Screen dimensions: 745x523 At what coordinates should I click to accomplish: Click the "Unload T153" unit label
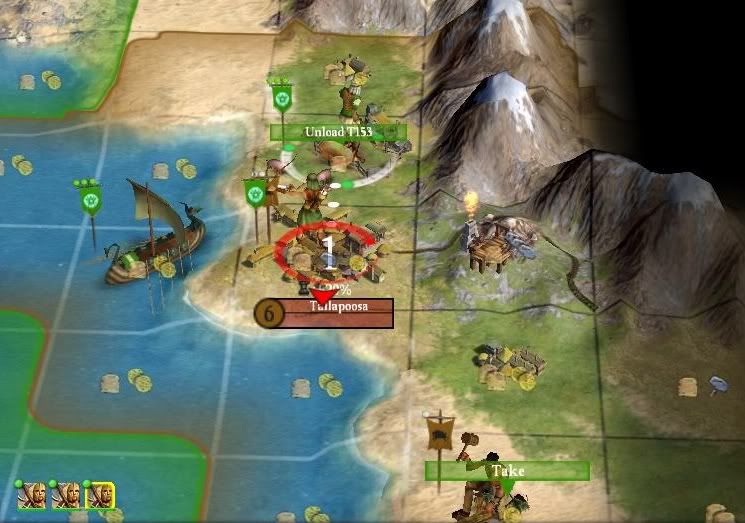(x=338, y=132)
